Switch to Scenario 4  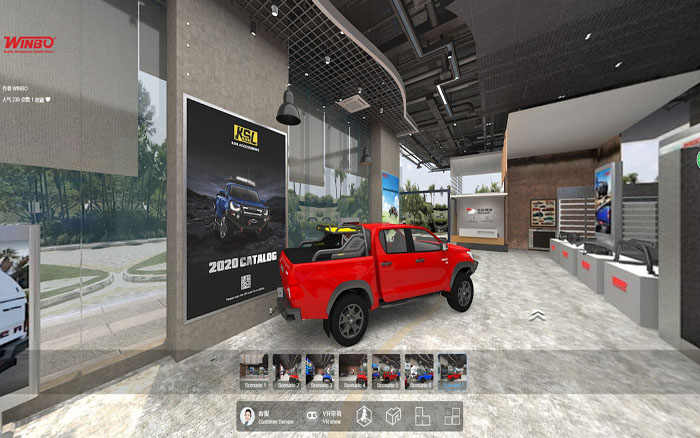click(353, 370)
